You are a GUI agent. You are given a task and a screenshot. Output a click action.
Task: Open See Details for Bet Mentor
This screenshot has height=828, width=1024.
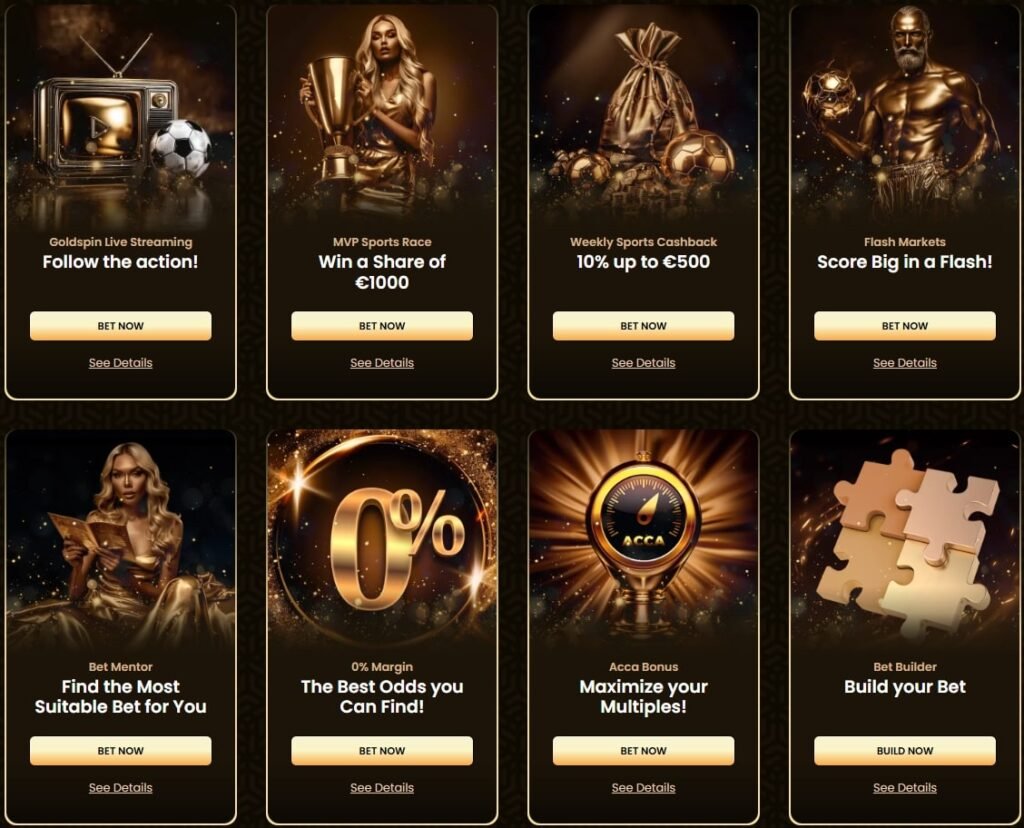(120, 788)
